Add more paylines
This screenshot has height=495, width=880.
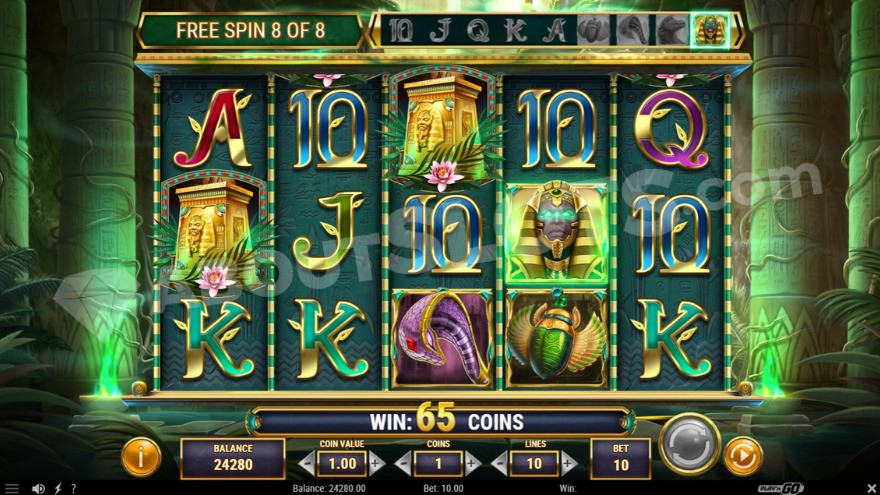point(568,463)
